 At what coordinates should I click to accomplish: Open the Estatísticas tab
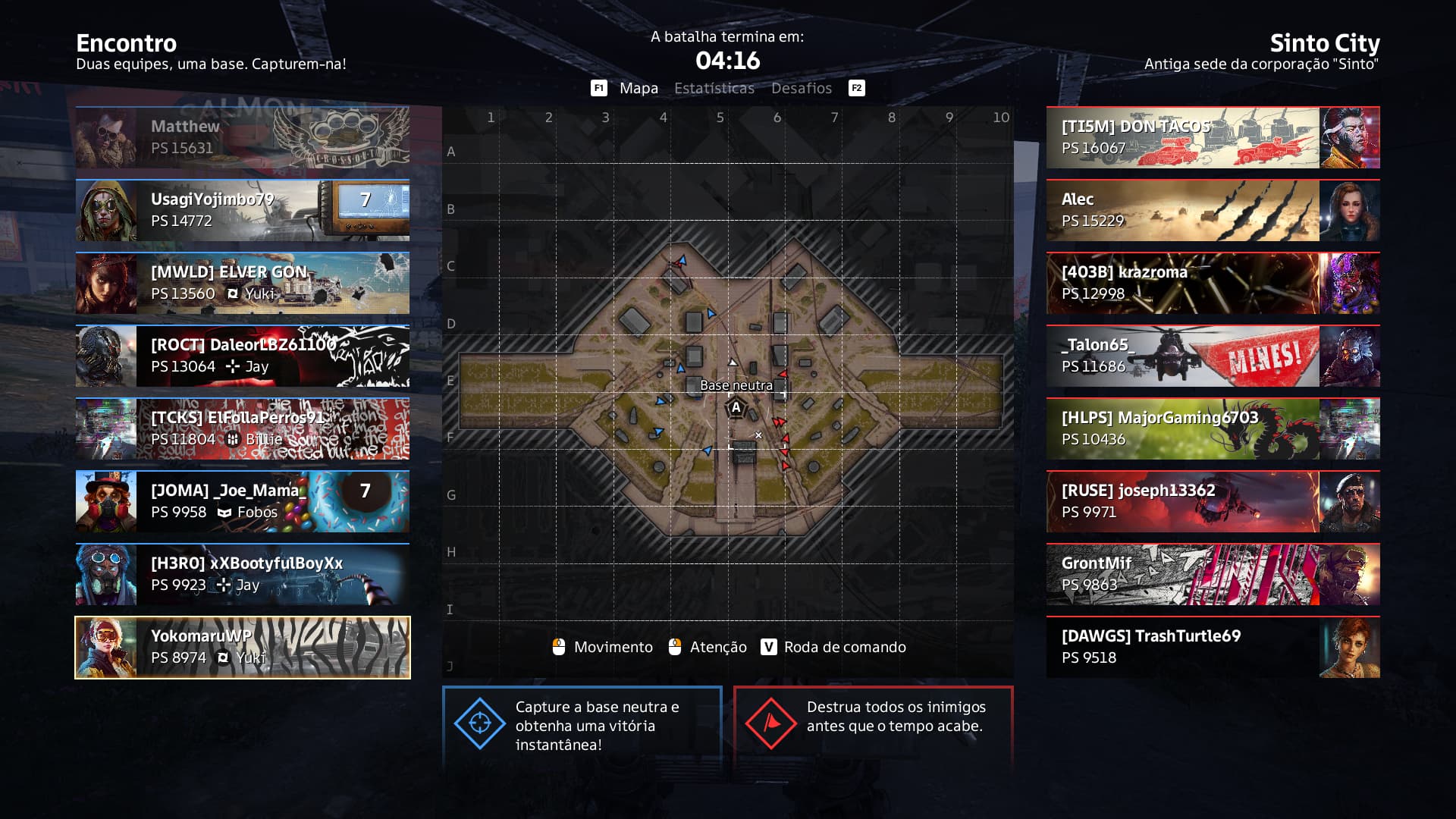(714, 89)
